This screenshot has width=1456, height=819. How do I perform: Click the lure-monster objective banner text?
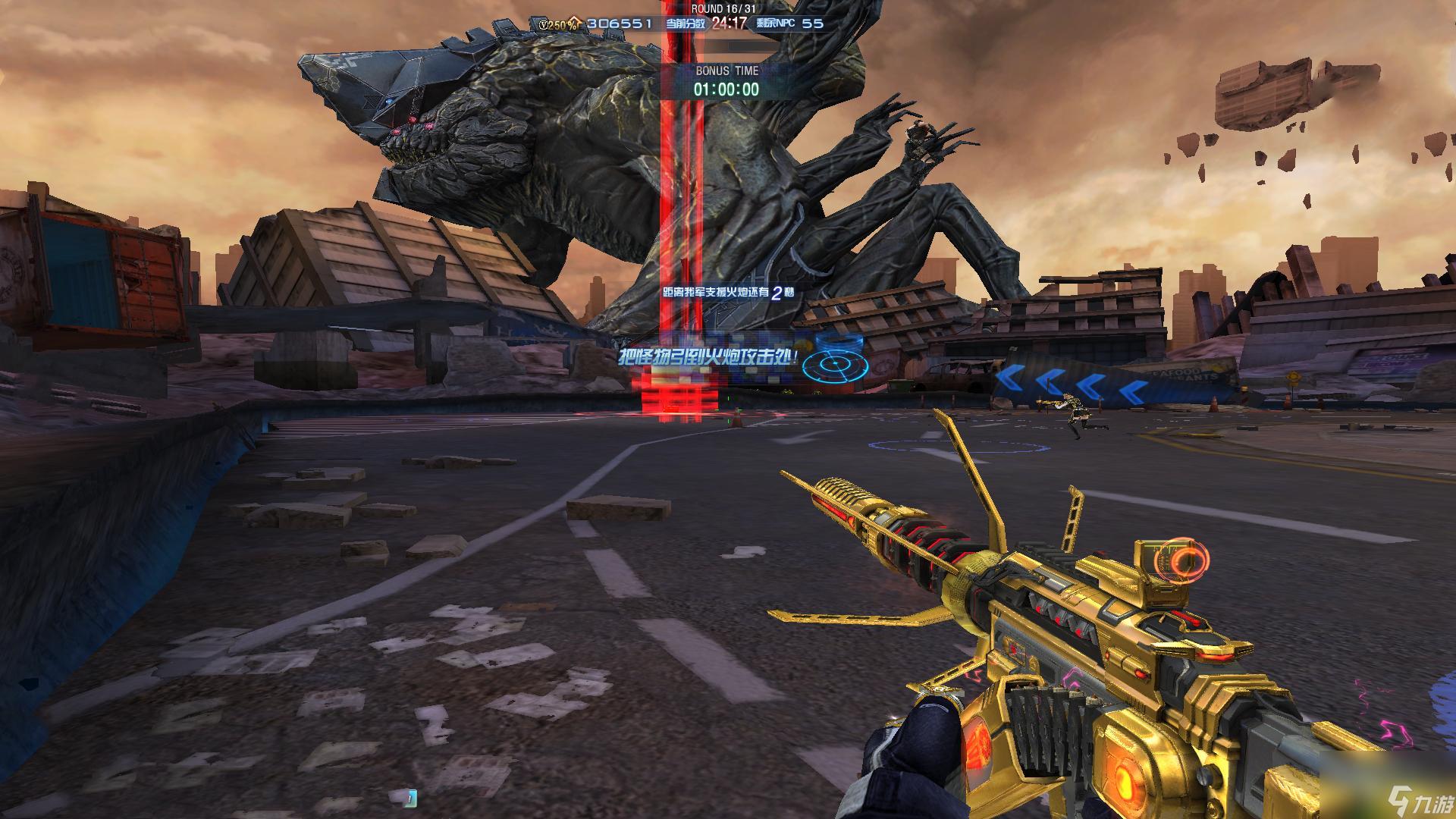click(708, 358)
